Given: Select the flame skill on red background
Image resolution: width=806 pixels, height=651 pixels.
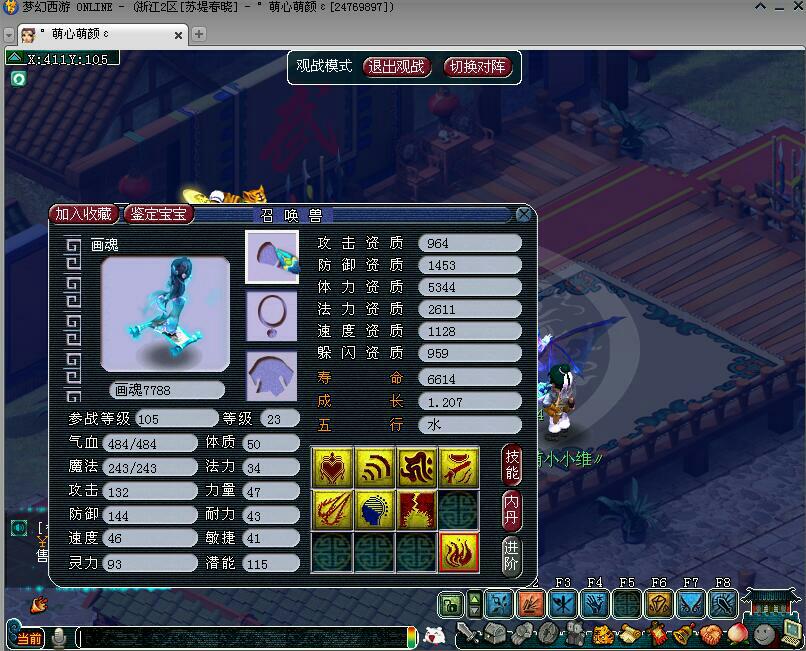Looking at the screenshot, I should coord(459,552).
